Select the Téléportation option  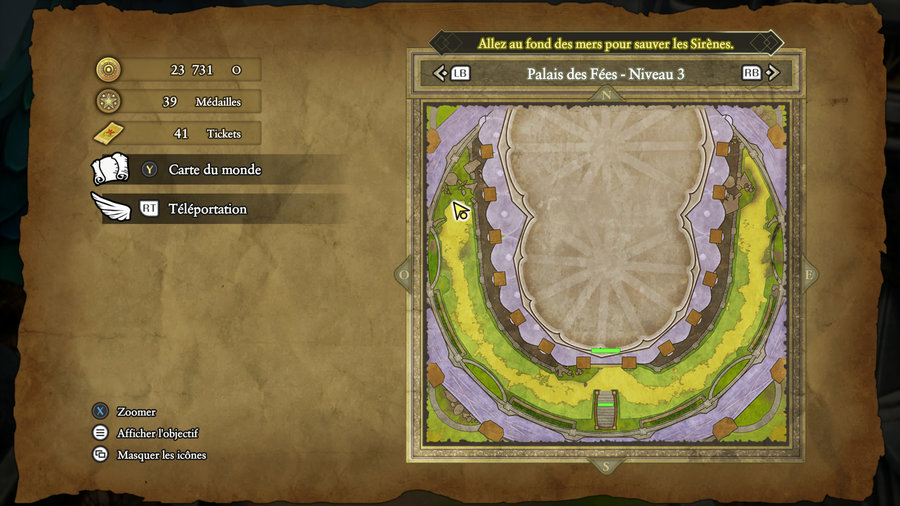pyautogui.click(x=207, y=209)
